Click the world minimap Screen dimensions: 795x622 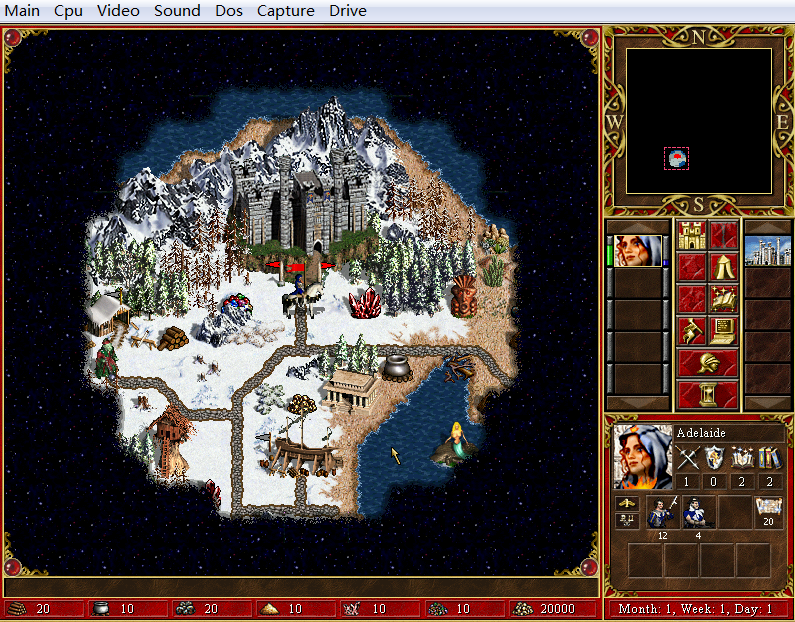[x=699, y=121]
